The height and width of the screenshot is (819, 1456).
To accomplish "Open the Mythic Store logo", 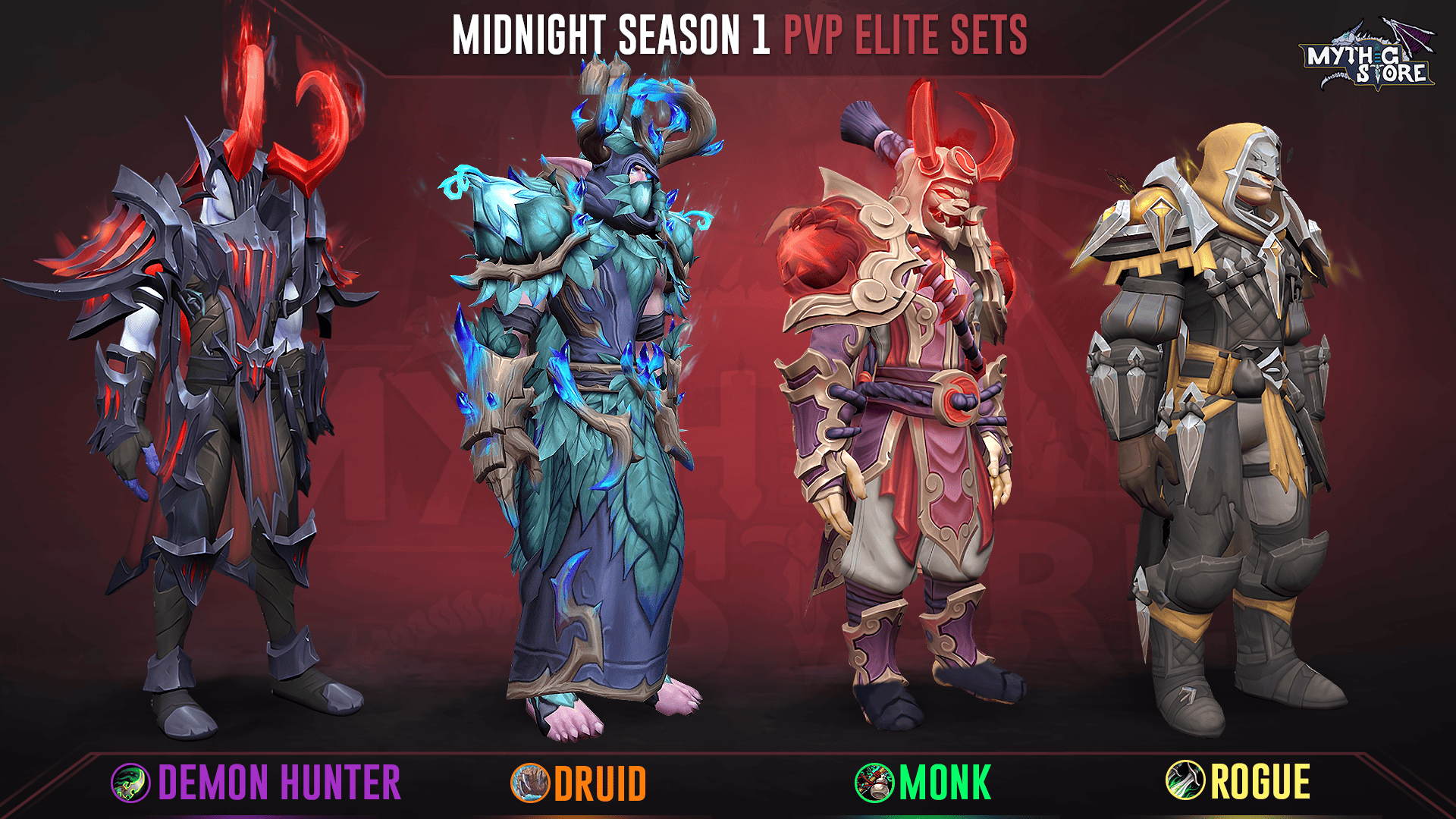I will (1367, 57).
